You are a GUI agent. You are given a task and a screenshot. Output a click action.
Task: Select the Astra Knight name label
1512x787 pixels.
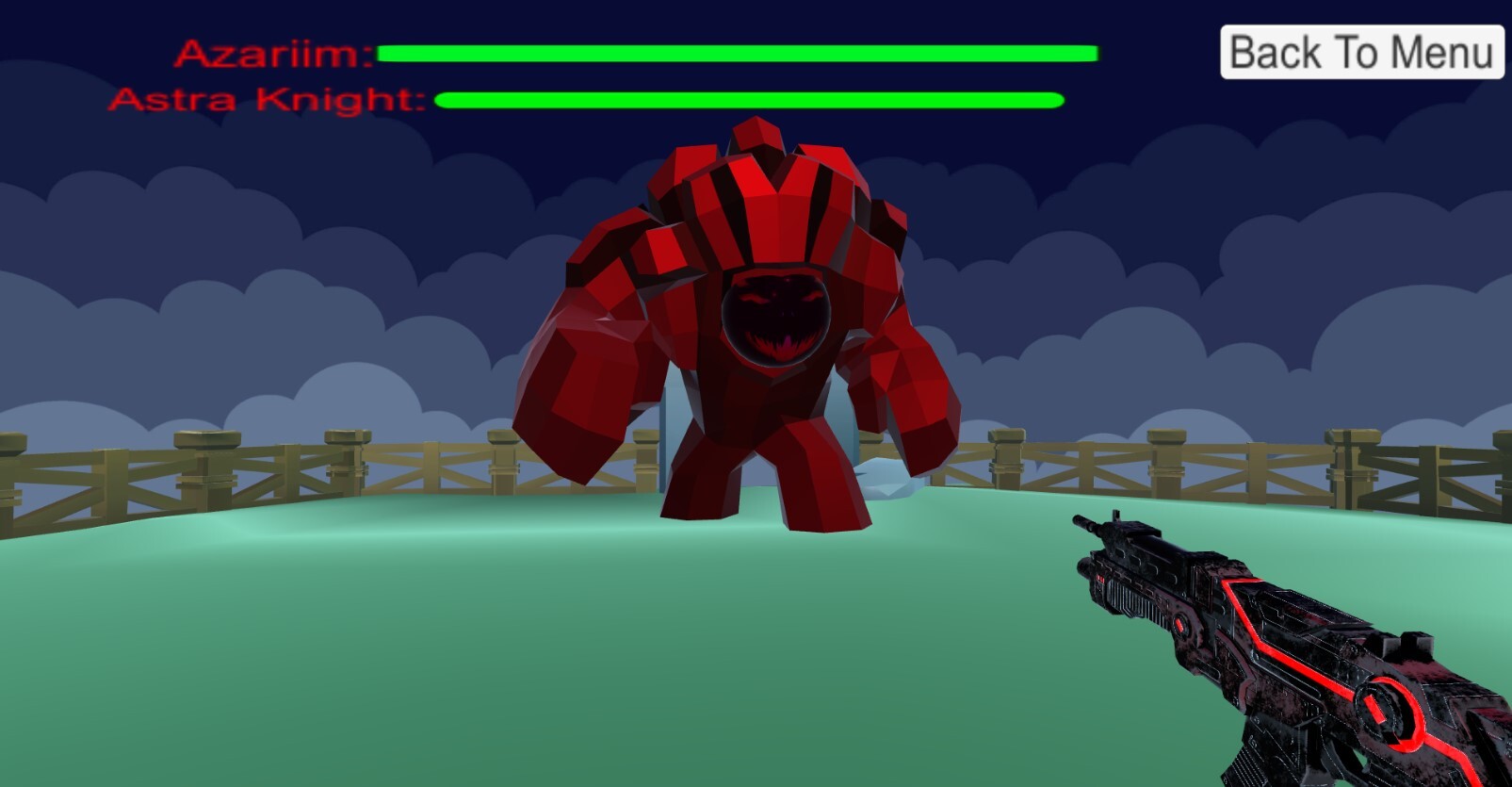click(267, 100)
